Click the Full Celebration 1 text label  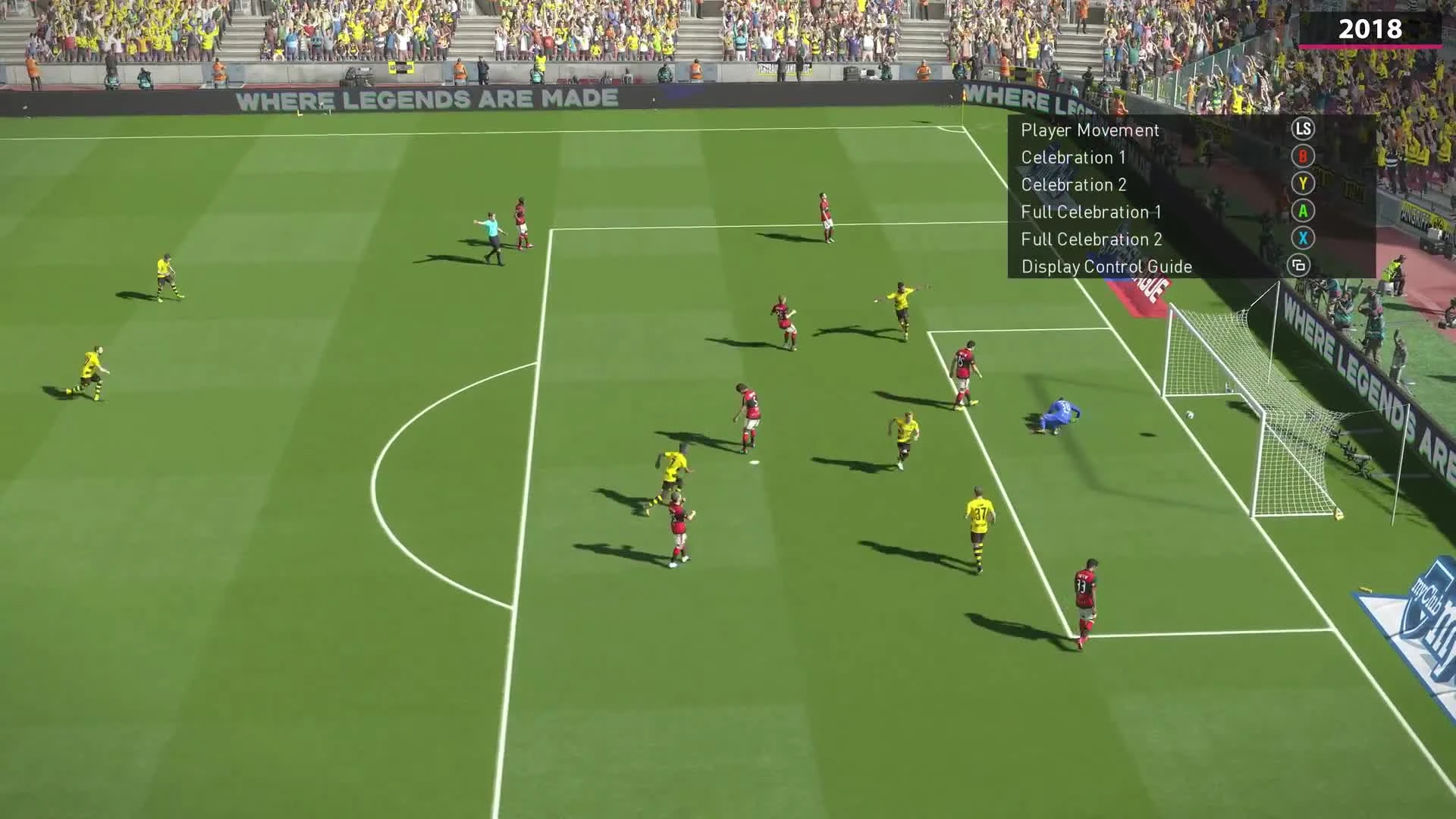point(1092,212)
